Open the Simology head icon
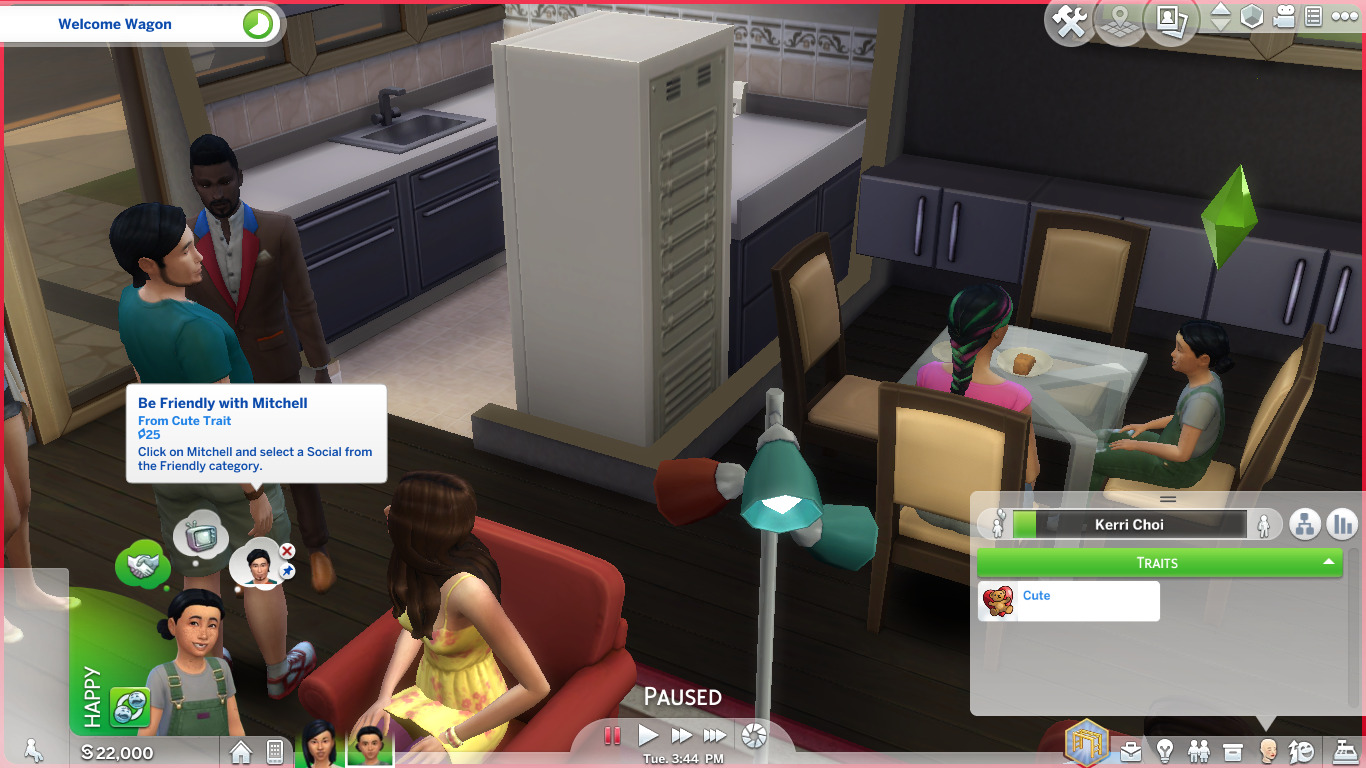This screenshot has height=768, width=1366. pyautogui.click(x=1268, y=750)
